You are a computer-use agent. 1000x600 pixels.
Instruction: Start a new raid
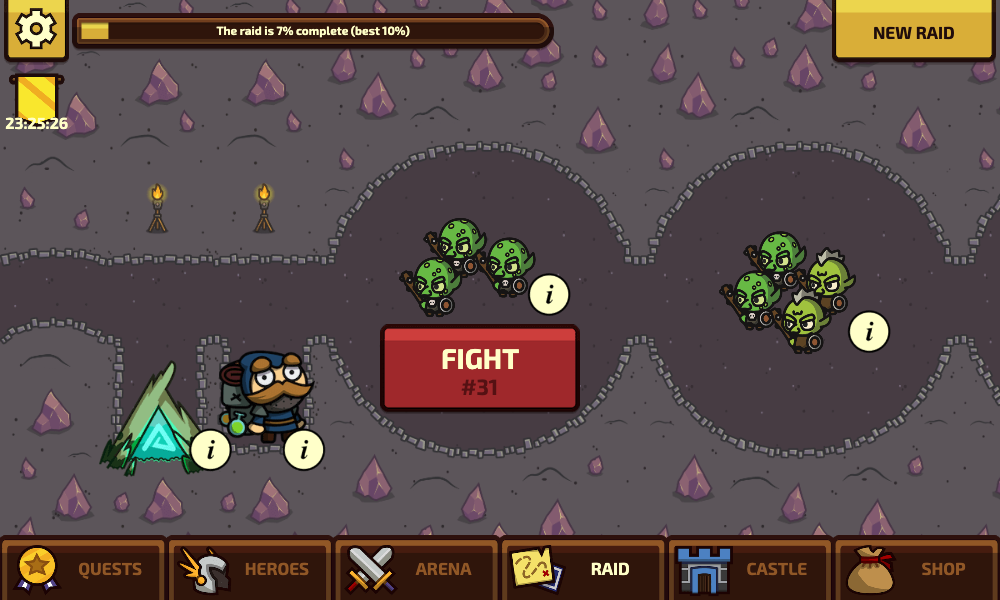pyautogui.click(x=913, y=32)
